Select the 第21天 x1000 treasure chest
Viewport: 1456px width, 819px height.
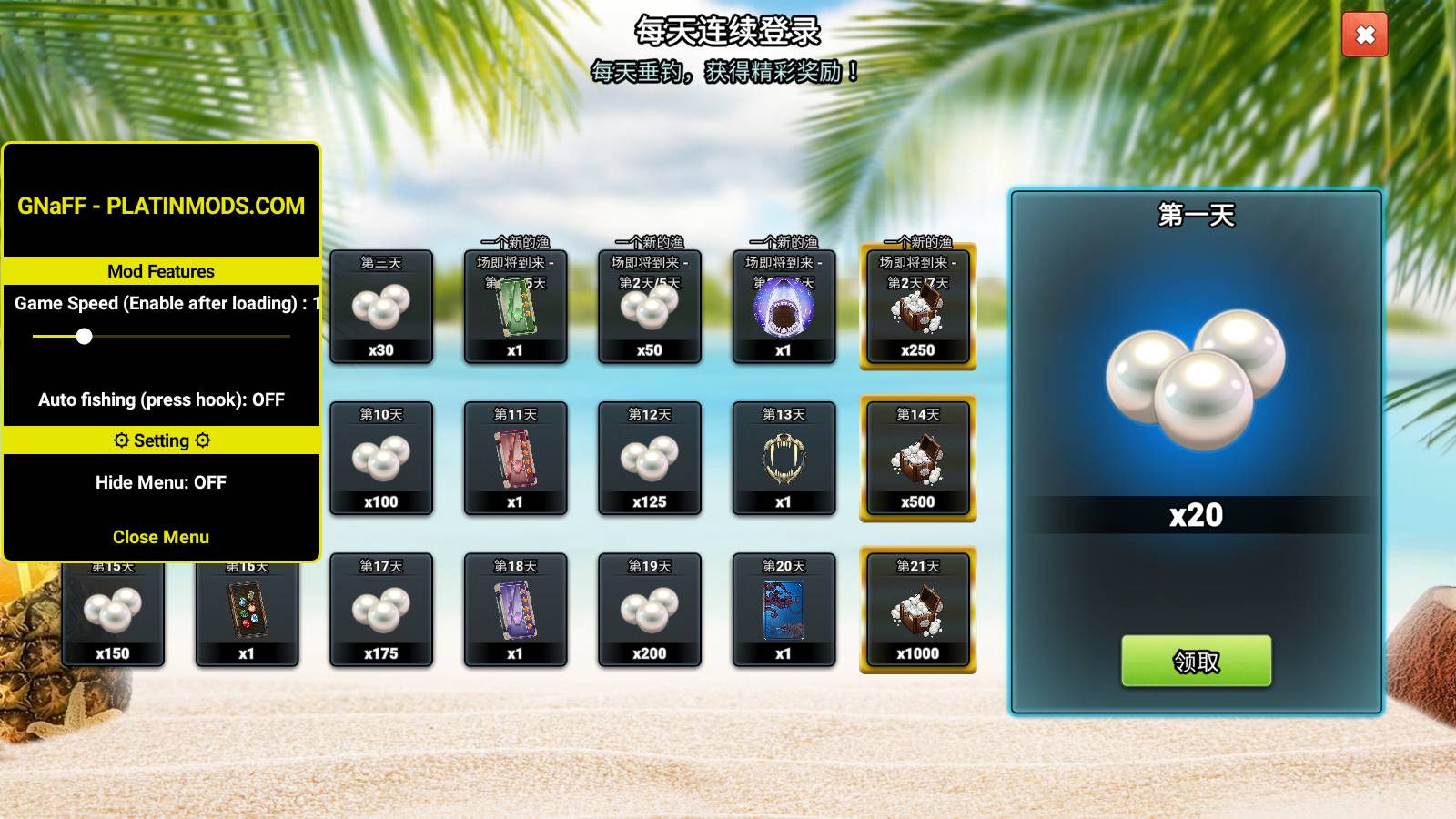[917, 611]
